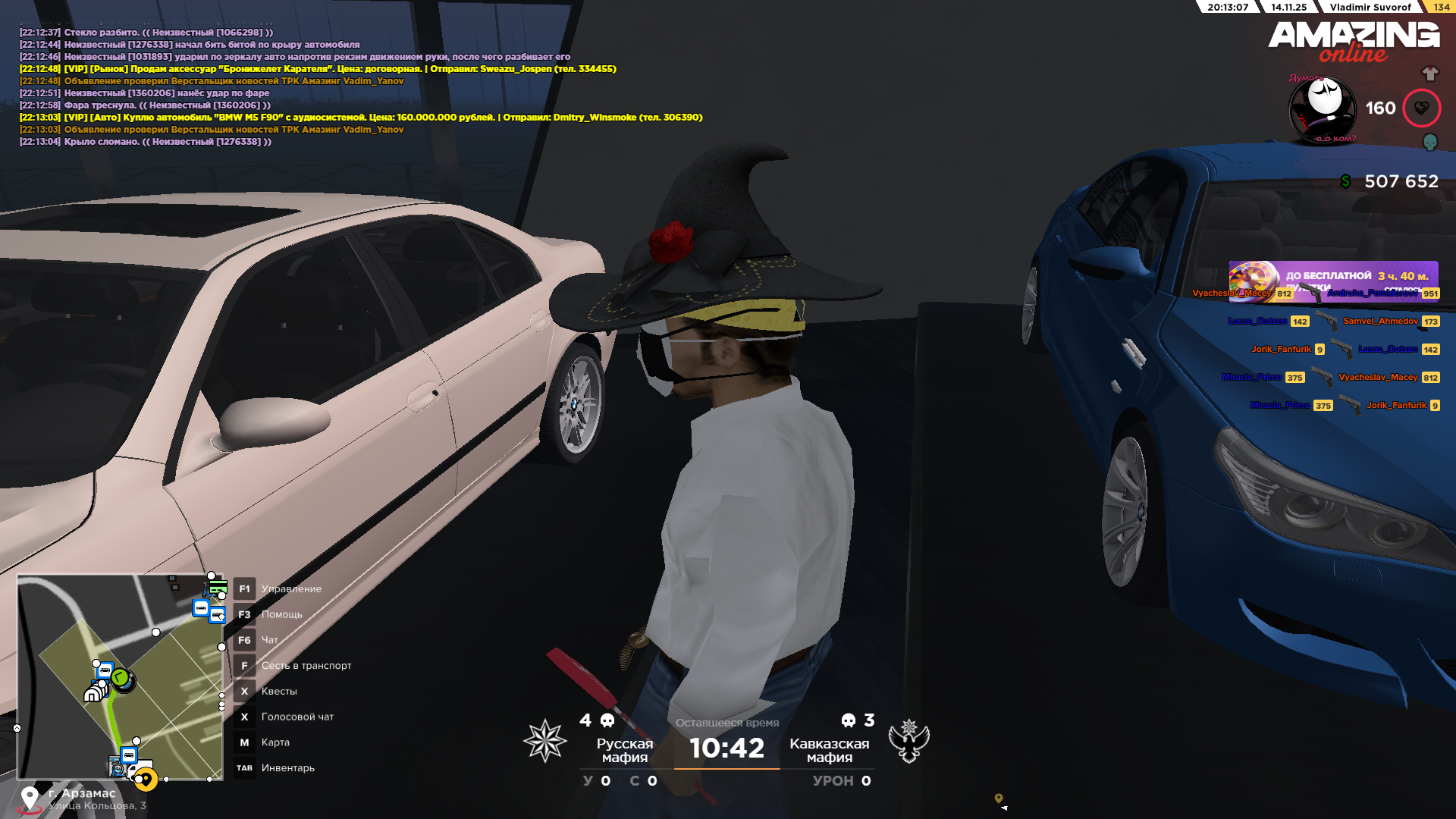Click the teal skull icon

pyautogui.click(x=1429, y=142)
